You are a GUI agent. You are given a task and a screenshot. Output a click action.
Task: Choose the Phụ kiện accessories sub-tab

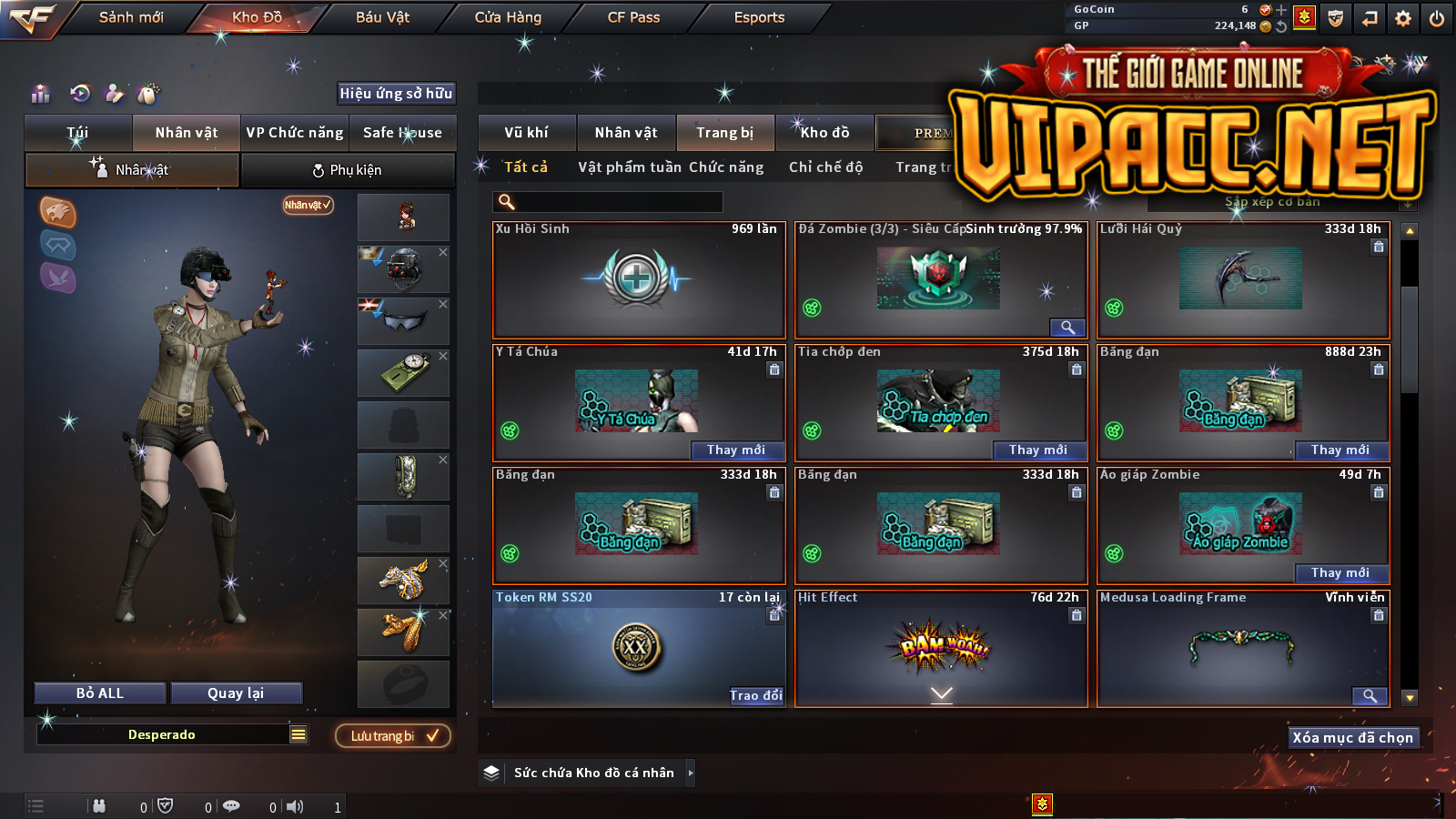[347, 170]
